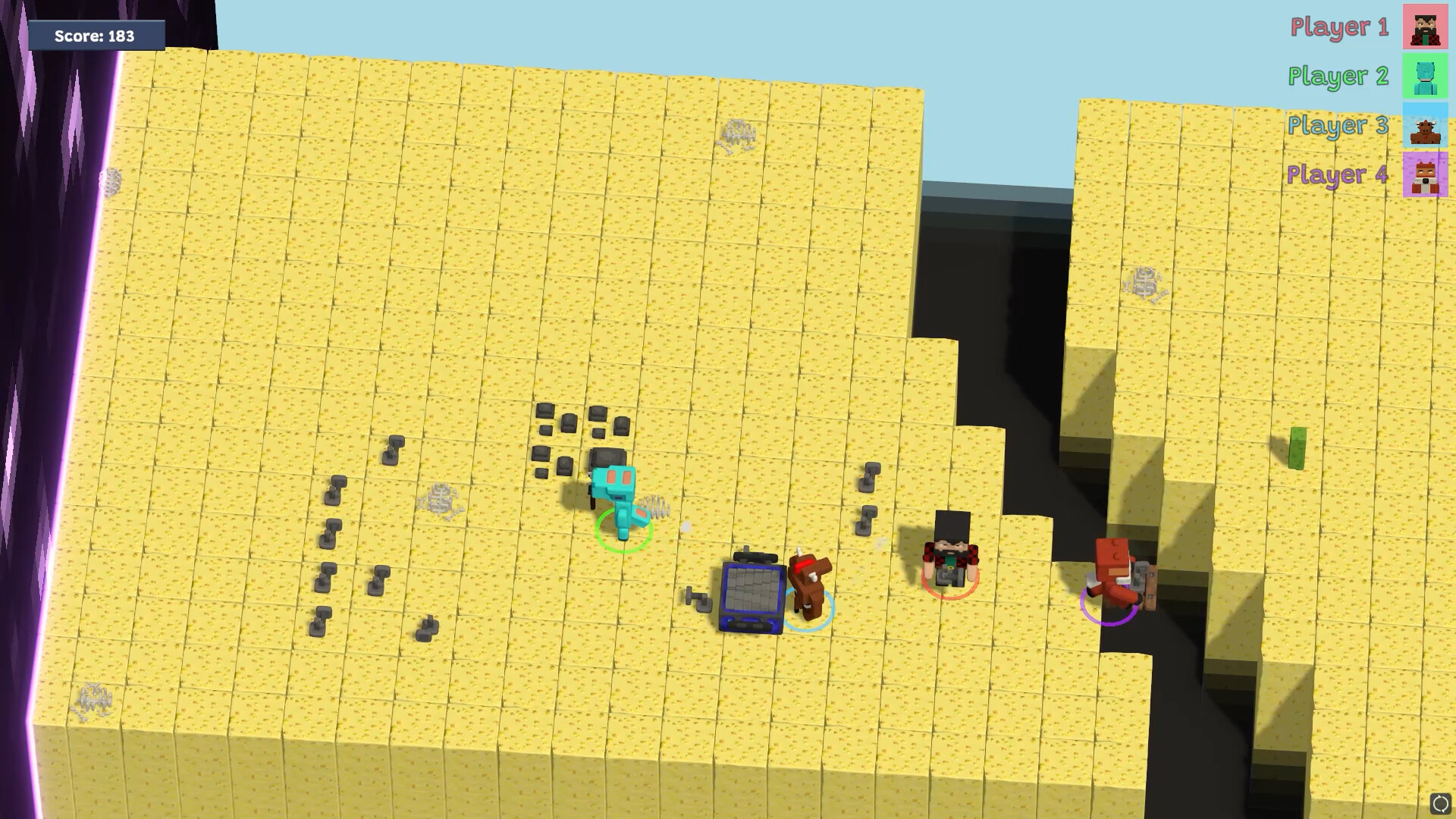
Task: Select Player 4's fox avatar icon
Action: [x=1423, y=176]
